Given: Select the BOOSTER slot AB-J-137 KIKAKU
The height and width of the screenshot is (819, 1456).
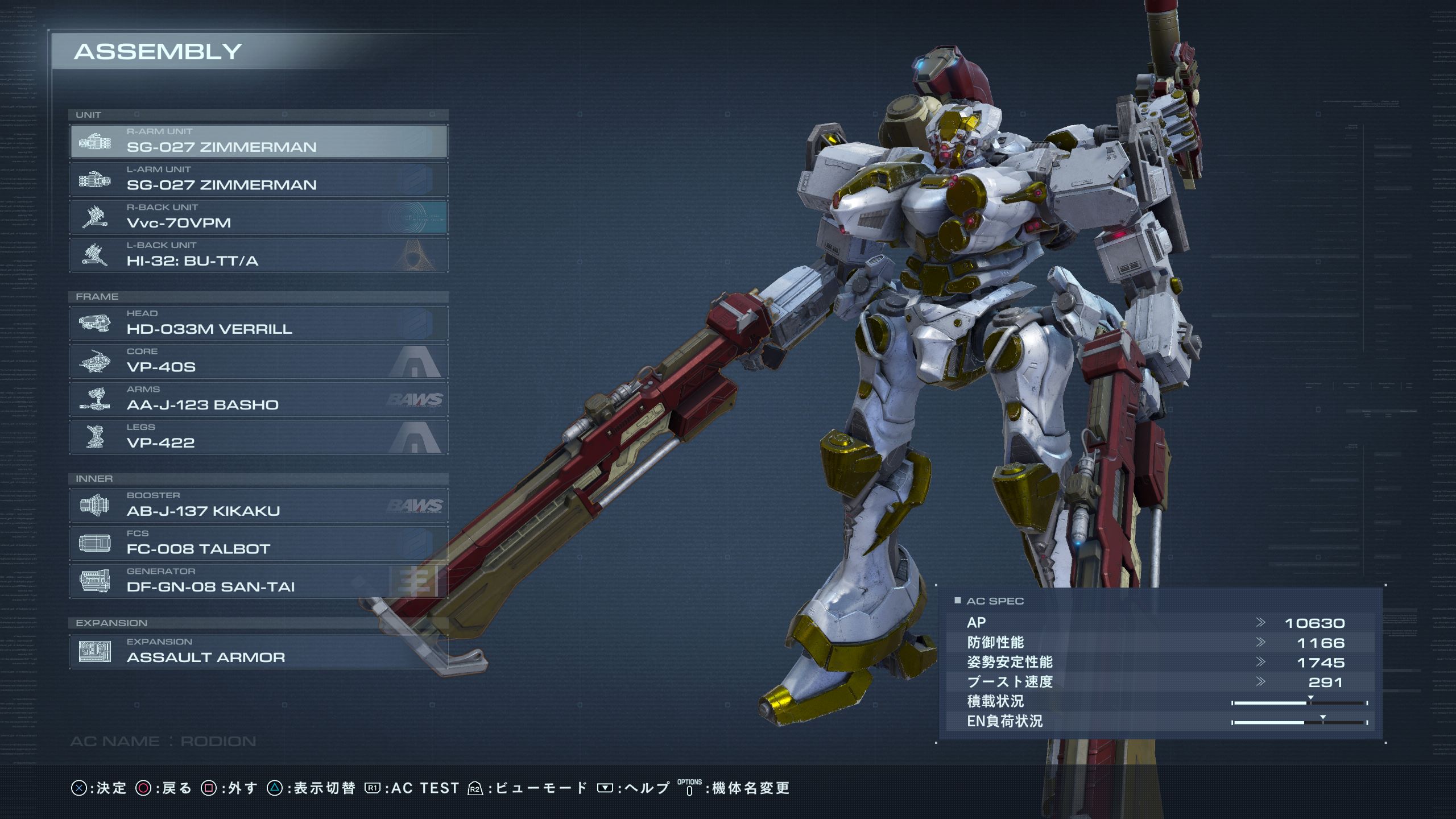Looking at the screenshot, I should pyautogui.click(x=259, y=506).
